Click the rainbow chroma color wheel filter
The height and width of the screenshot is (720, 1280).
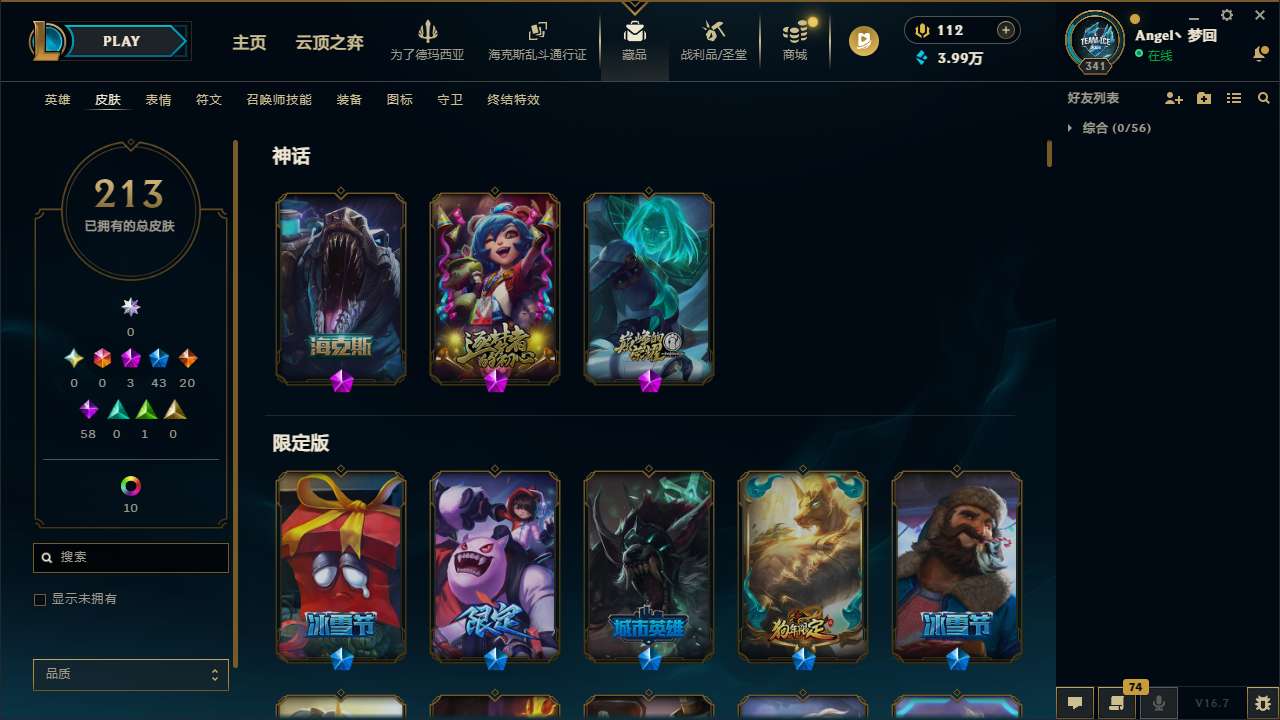tap(130, 483)
